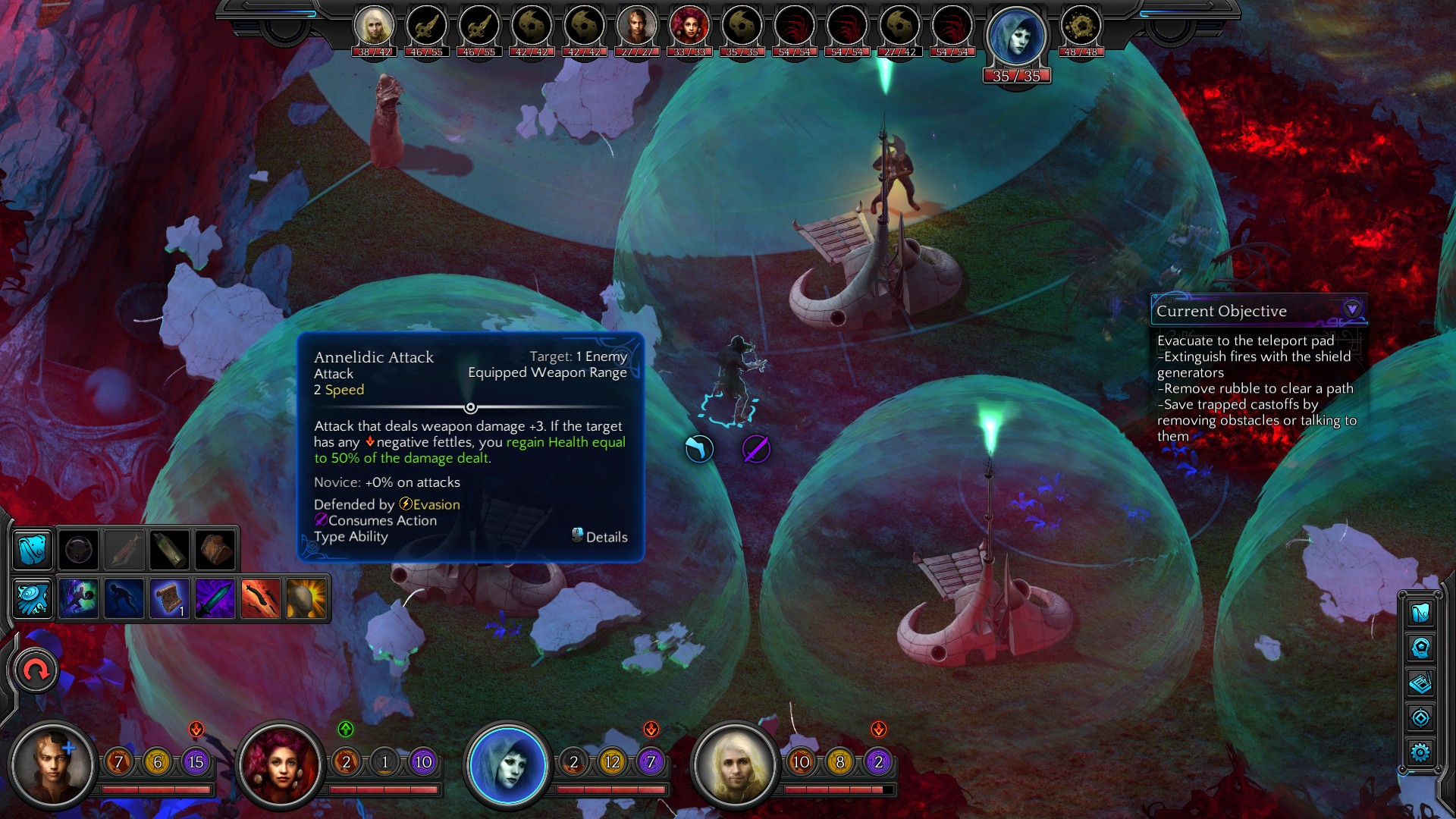Toggle the inventory quickslots via backpack icon
Image resolution: width=1456 pixels, height=819 pixels.
[33, 549]
